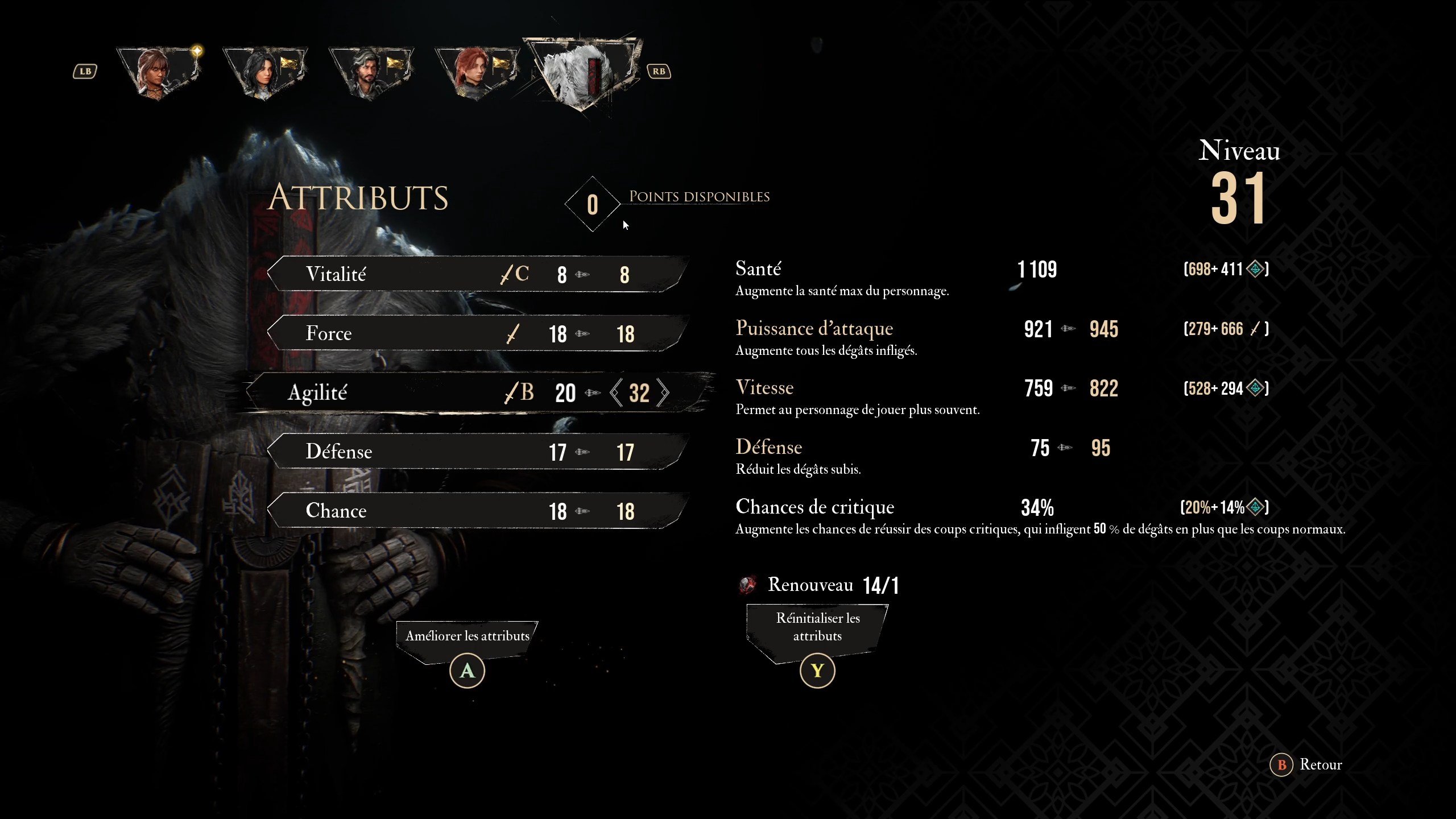
Task: Click the RB shoulder button icon
Action: [x=659, y=71]
